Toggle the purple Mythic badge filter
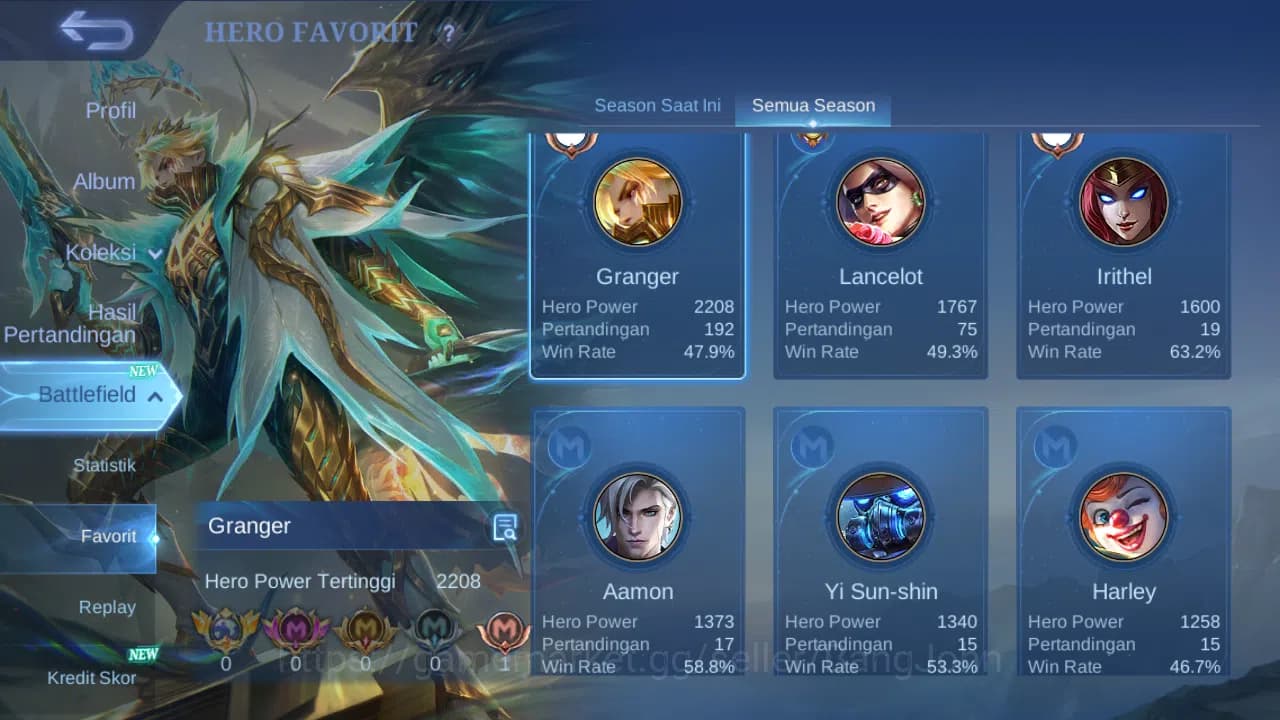Screen dimensions: 1280x720 (x=296, y=631)
